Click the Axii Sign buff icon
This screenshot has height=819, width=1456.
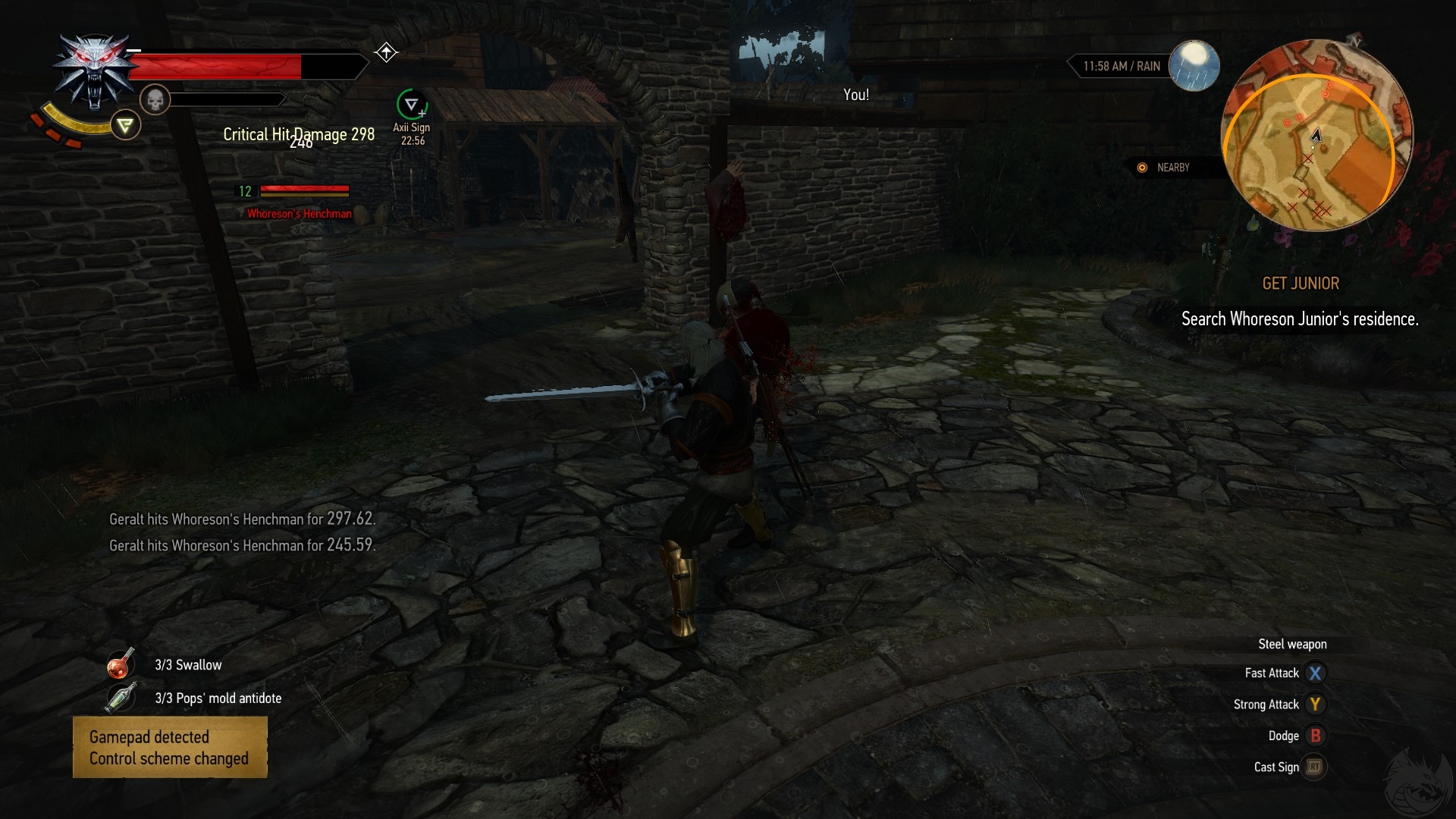412,105
